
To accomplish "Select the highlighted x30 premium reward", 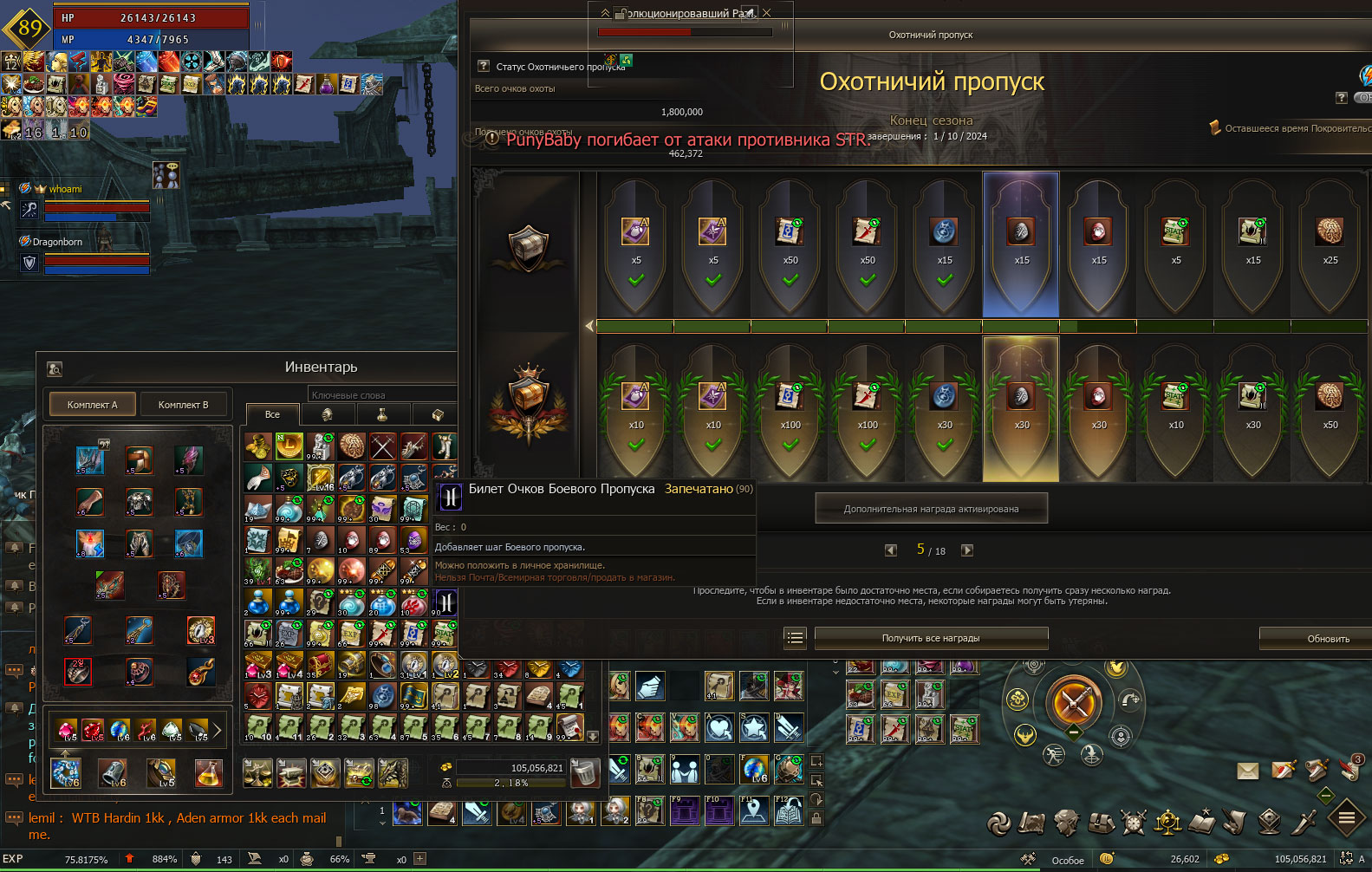I will [1021, 409].
